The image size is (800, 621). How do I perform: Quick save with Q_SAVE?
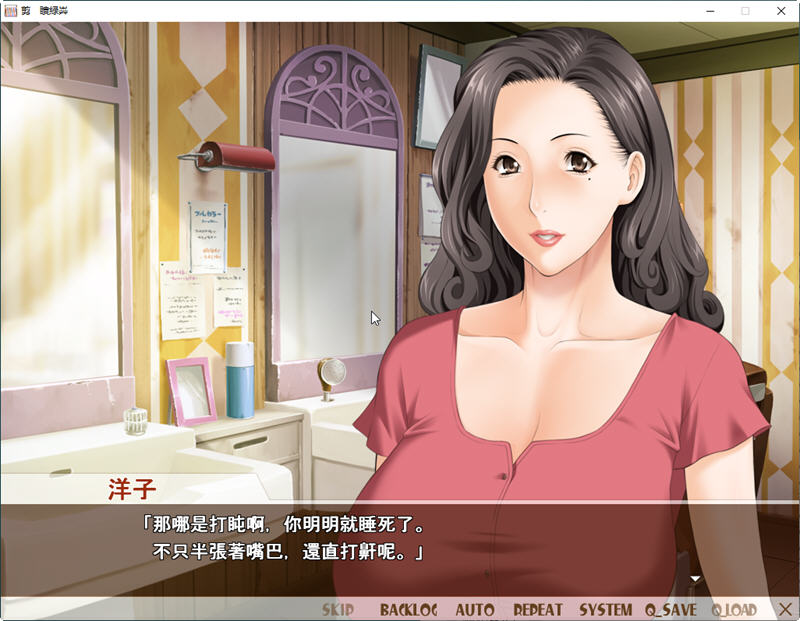(671, 609)
